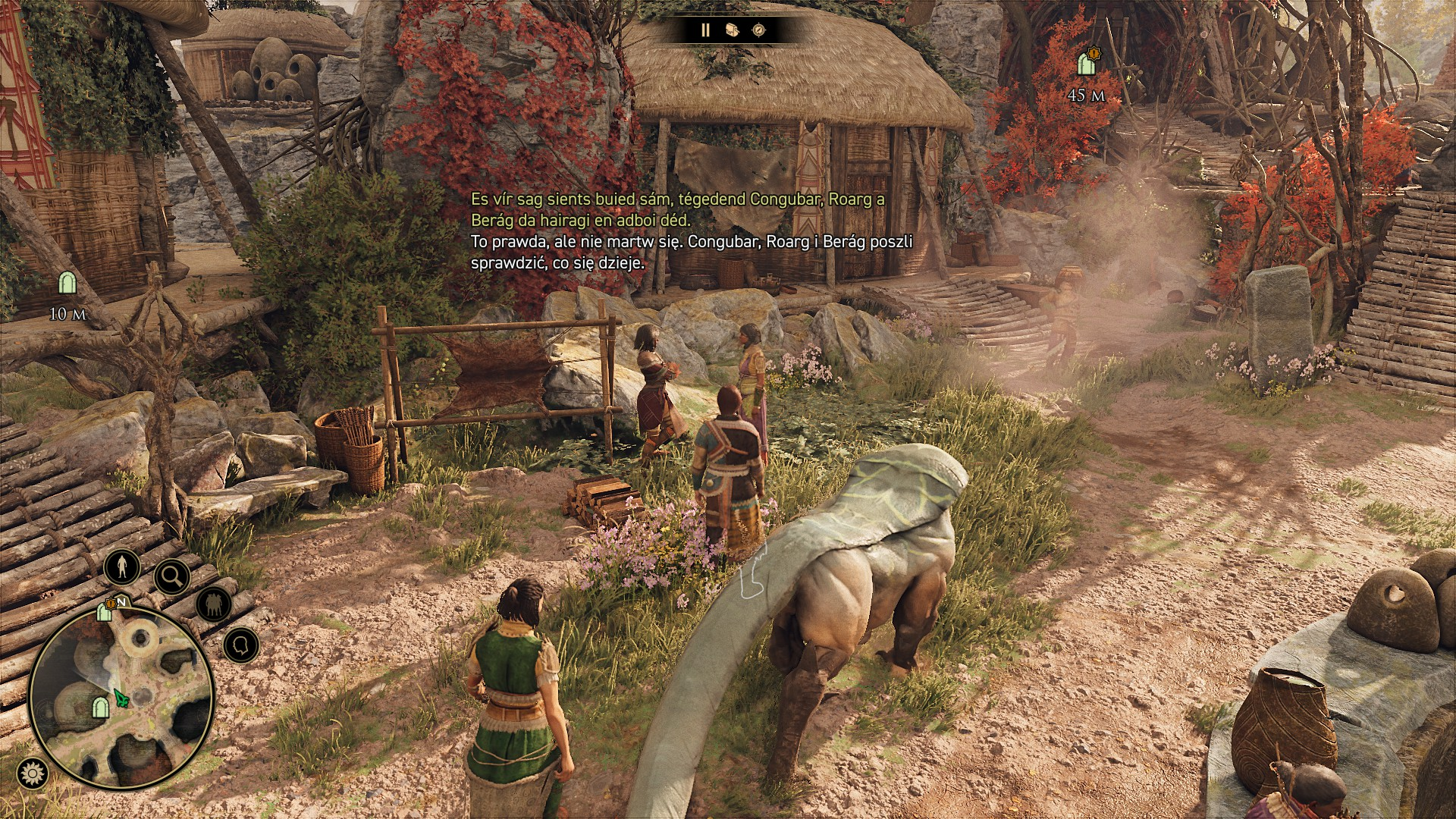The width and height of the screenshot is (1456, 819).
Task: Open the head profile dialogue button
Action: click(x=241, y=645)
